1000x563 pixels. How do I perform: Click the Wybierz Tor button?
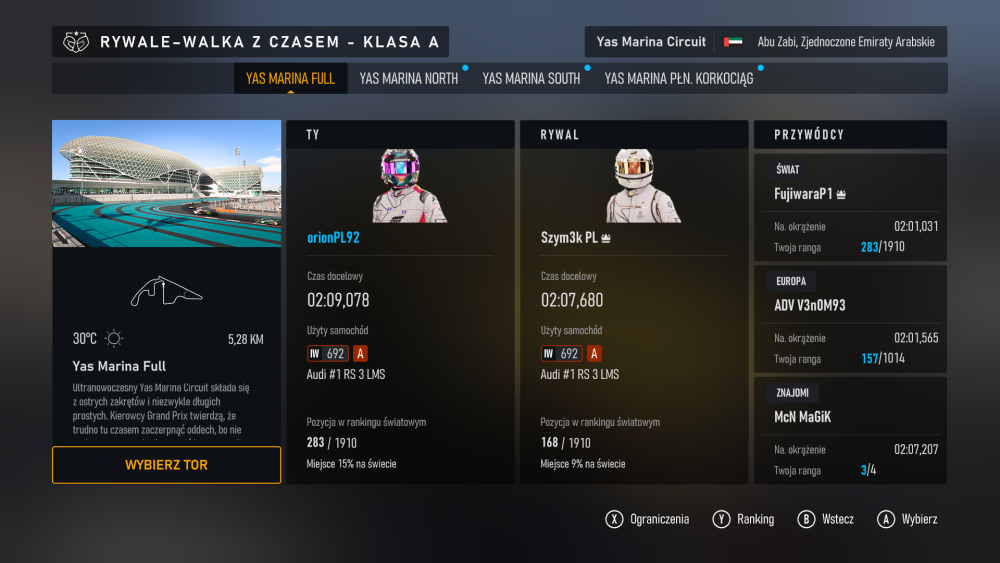[166, 465]
